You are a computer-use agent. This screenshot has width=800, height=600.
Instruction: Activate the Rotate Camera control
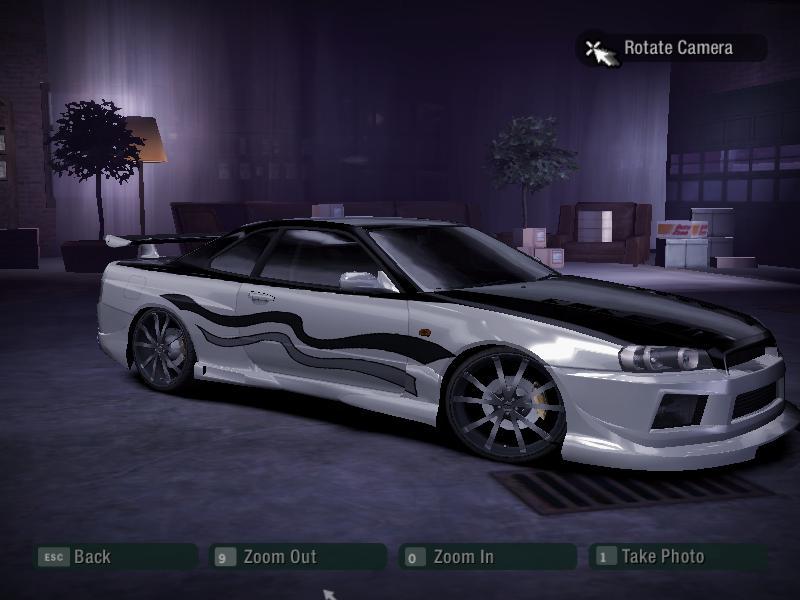677,48
